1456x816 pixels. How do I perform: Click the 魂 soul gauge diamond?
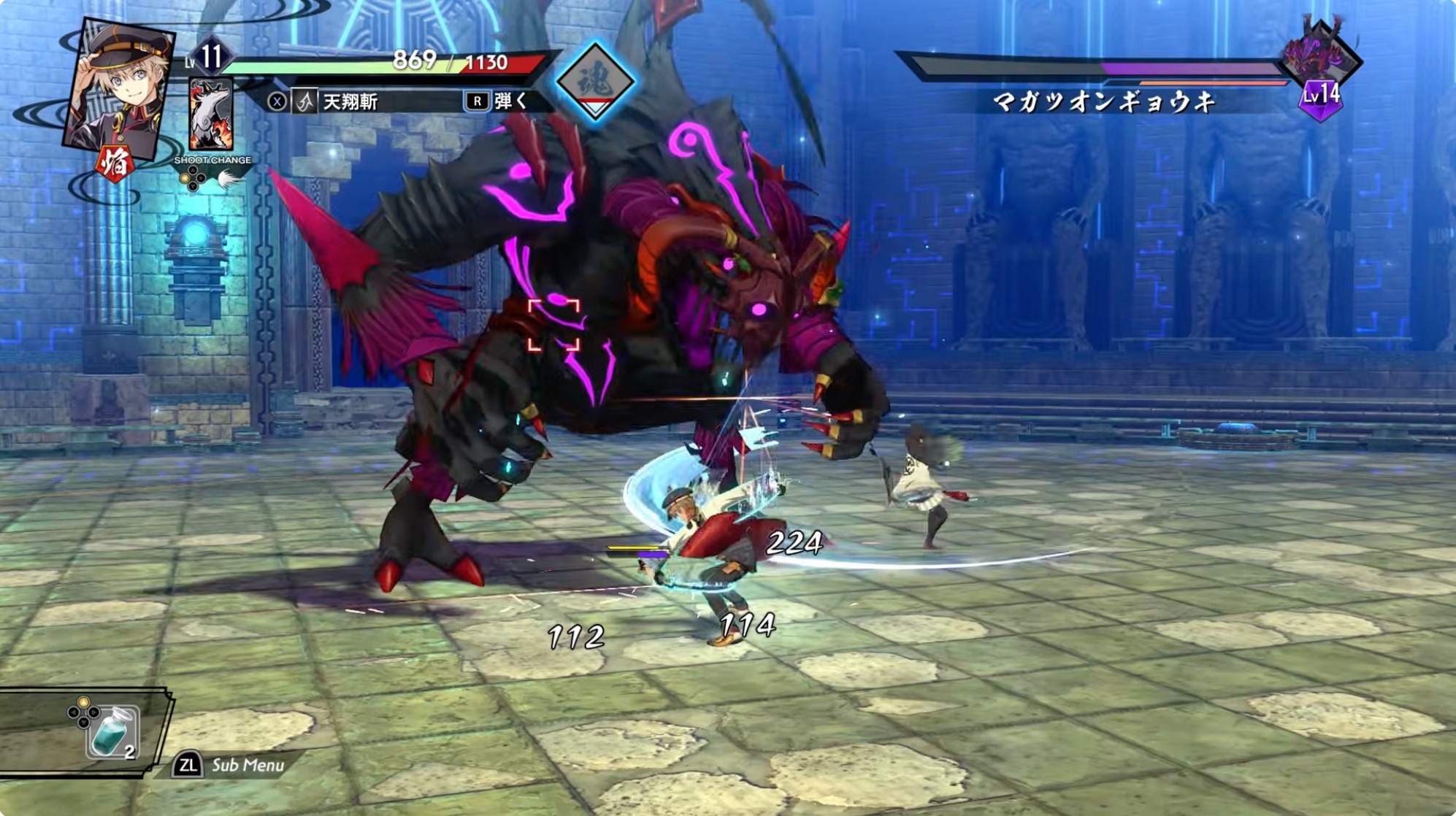(595, 80)
